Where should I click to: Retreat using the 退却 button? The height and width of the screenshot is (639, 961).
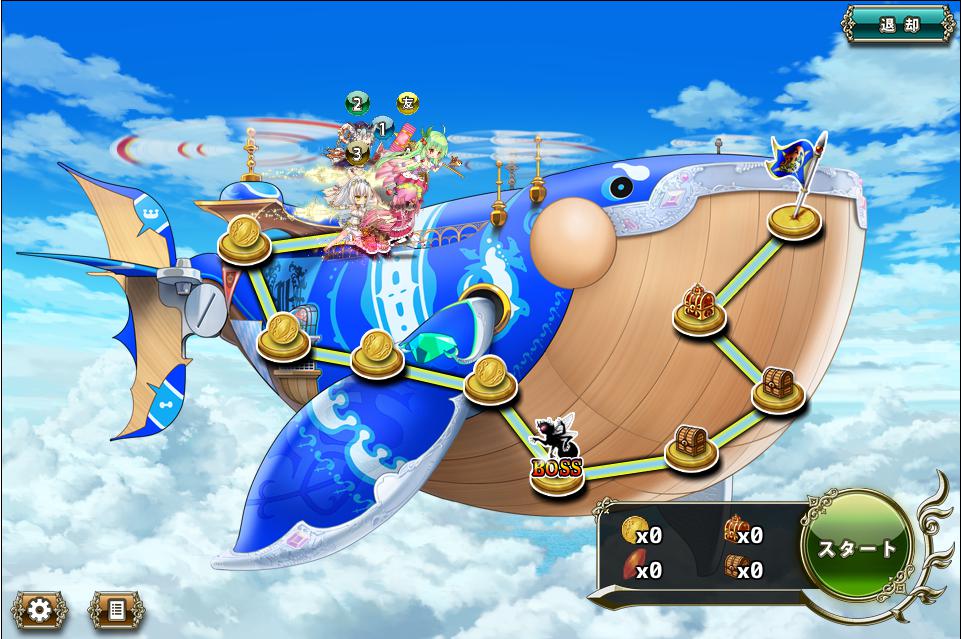click(898, 24)
